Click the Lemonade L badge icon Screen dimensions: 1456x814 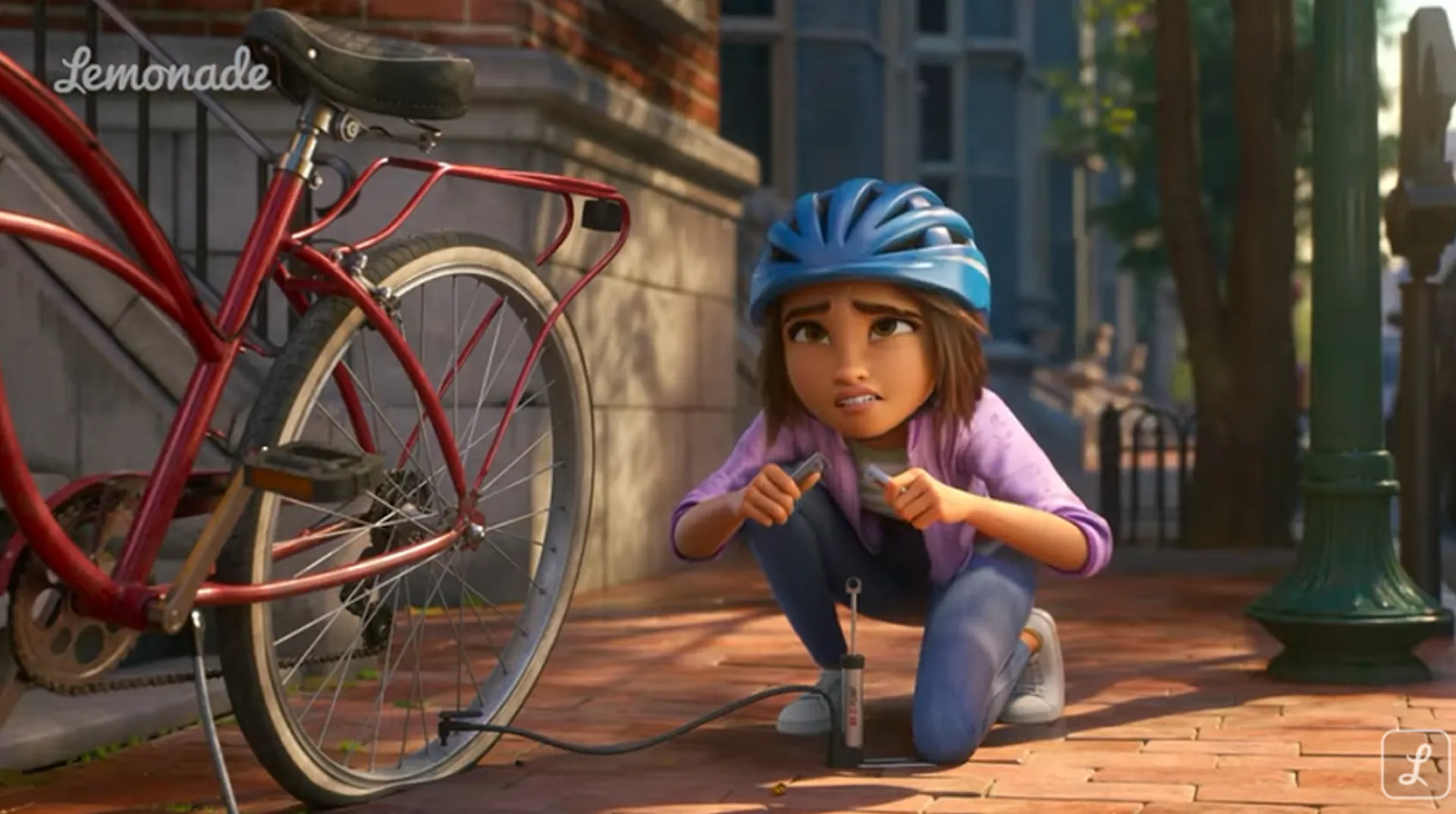tap(1415, 764)
